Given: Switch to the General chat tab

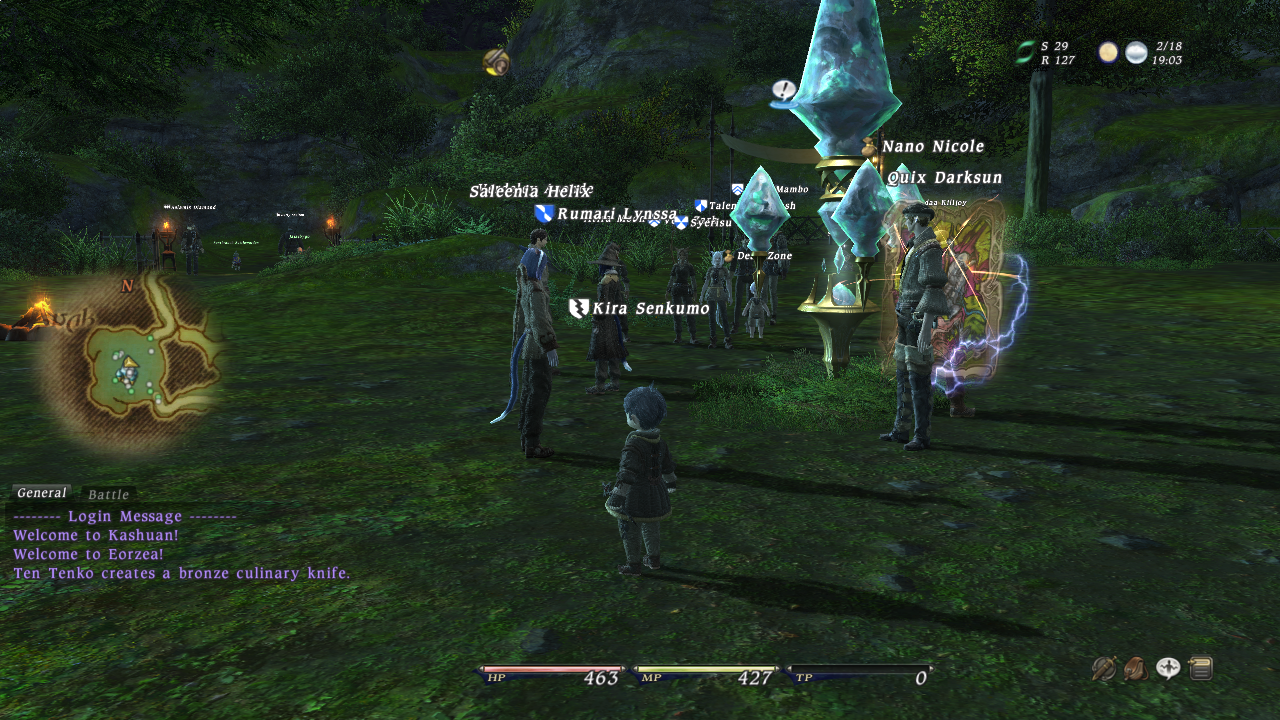Looking at the screenshot, I should point(41,493).
